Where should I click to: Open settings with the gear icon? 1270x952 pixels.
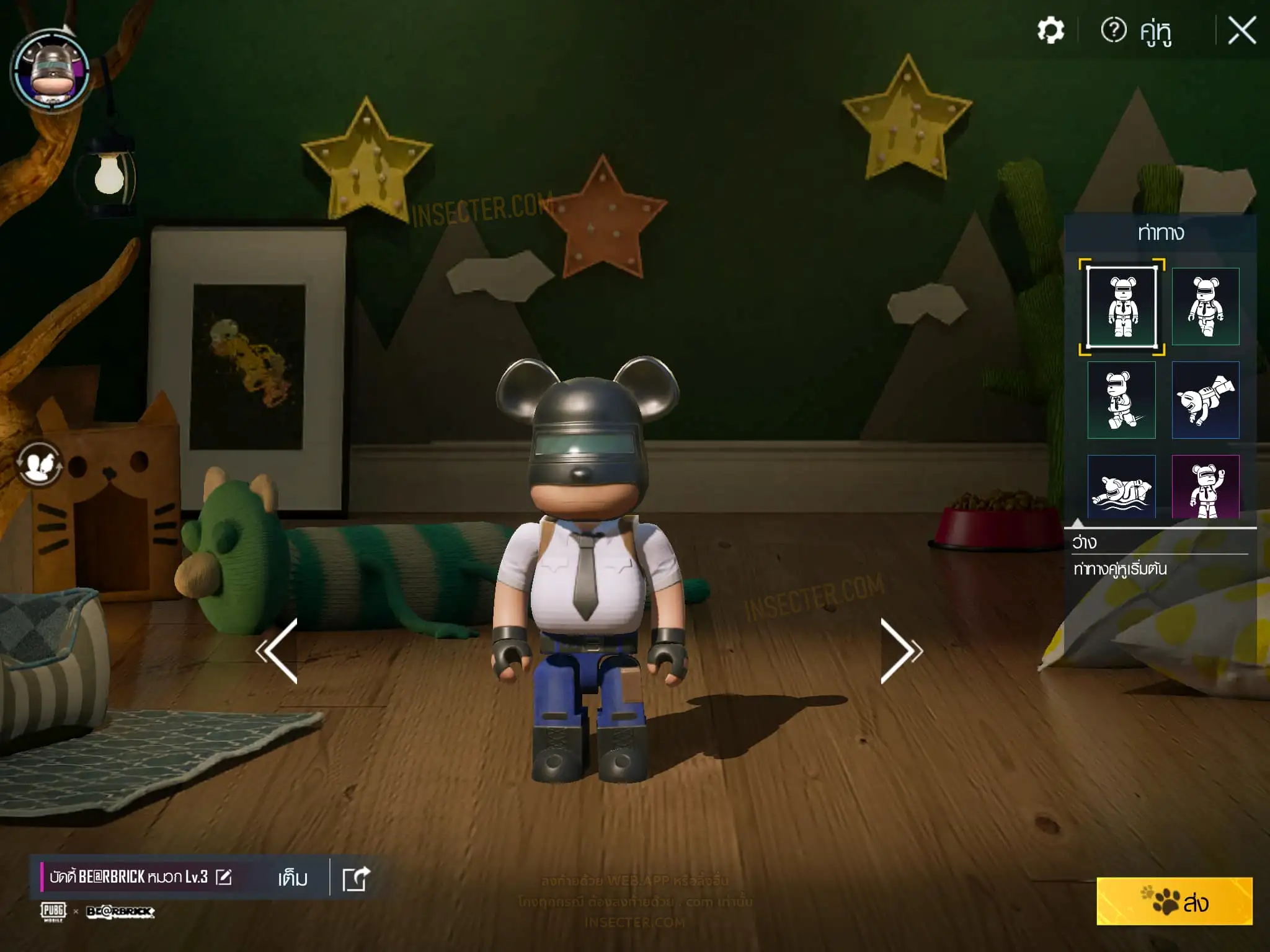1050,30
